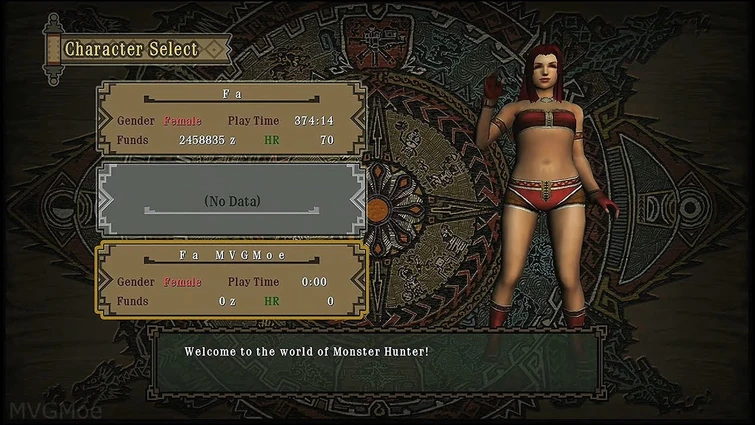Choose the empty No Data save slot

232,200
